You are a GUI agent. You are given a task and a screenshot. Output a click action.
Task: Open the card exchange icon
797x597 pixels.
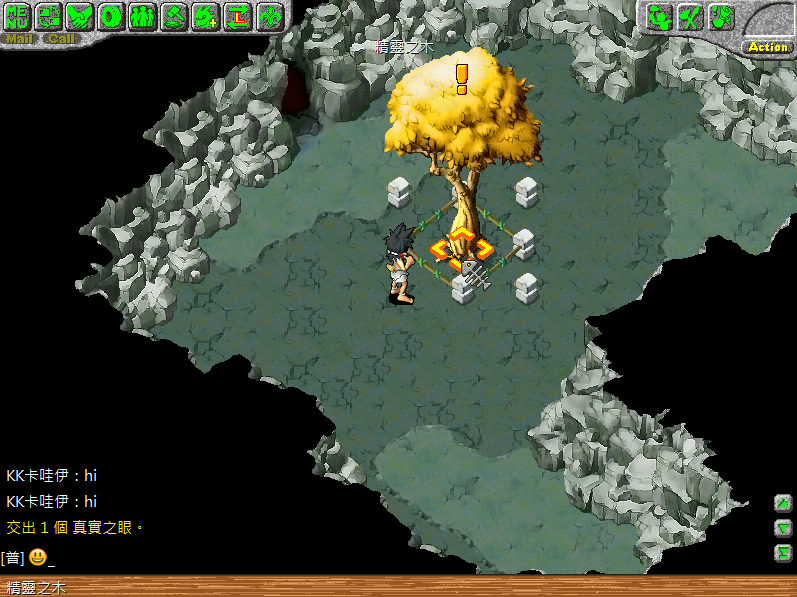click(x=51, y=17)
